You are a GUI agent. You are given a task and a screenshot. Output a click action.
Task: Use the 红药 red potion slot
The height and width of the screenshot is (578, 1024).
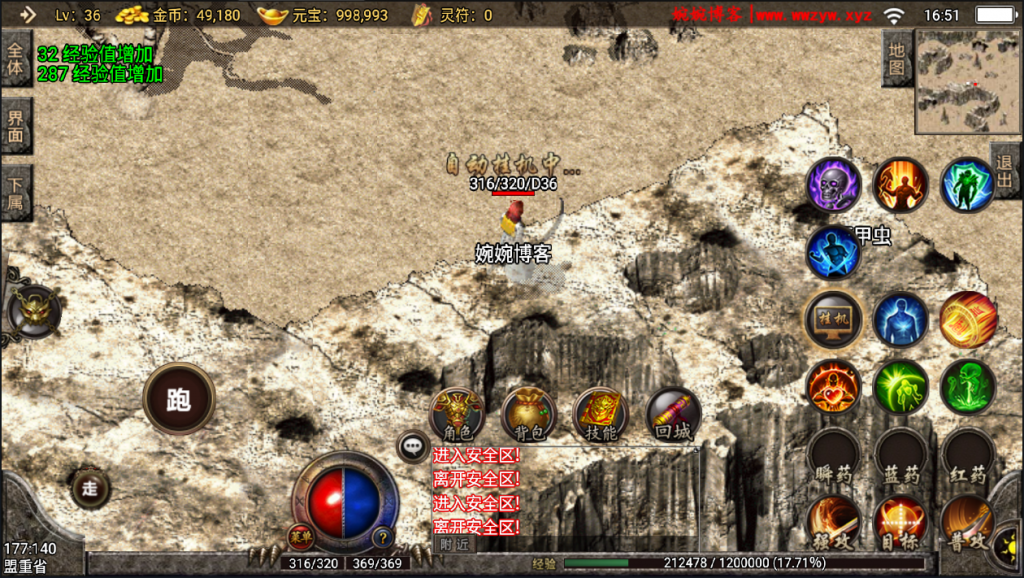coord(967,457)
